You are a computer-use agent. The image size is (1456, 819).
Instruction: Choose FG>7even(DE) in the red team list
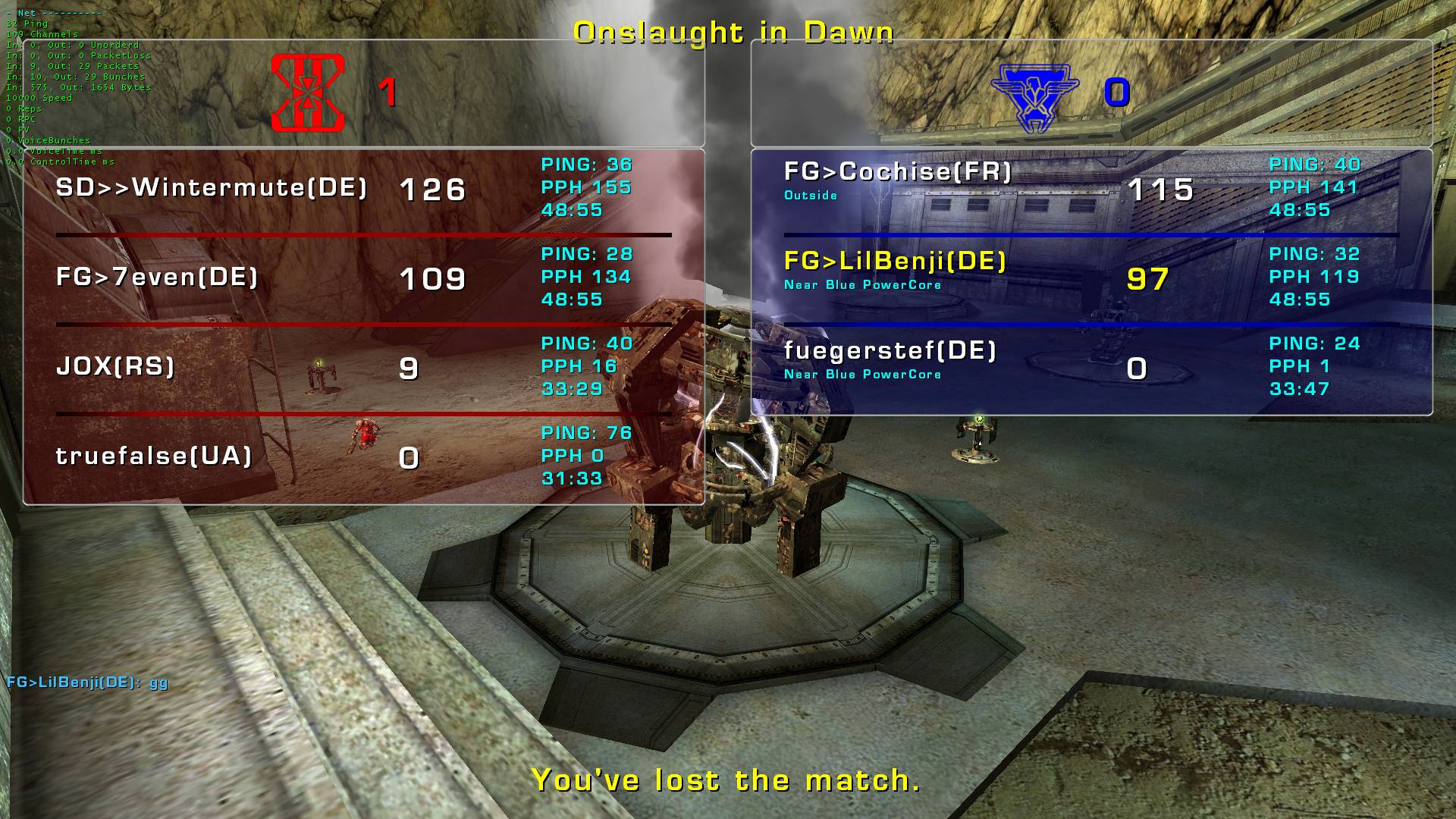click(x=157, y=278)
